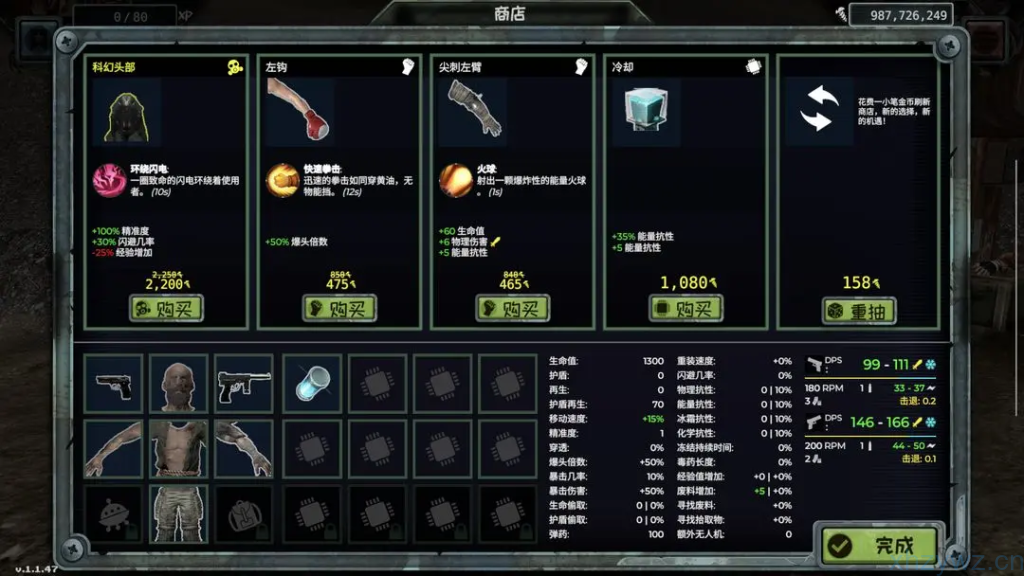Buy the 尖刺左臂 for 465
The image size is (1024, 576).
coord(513,309)
